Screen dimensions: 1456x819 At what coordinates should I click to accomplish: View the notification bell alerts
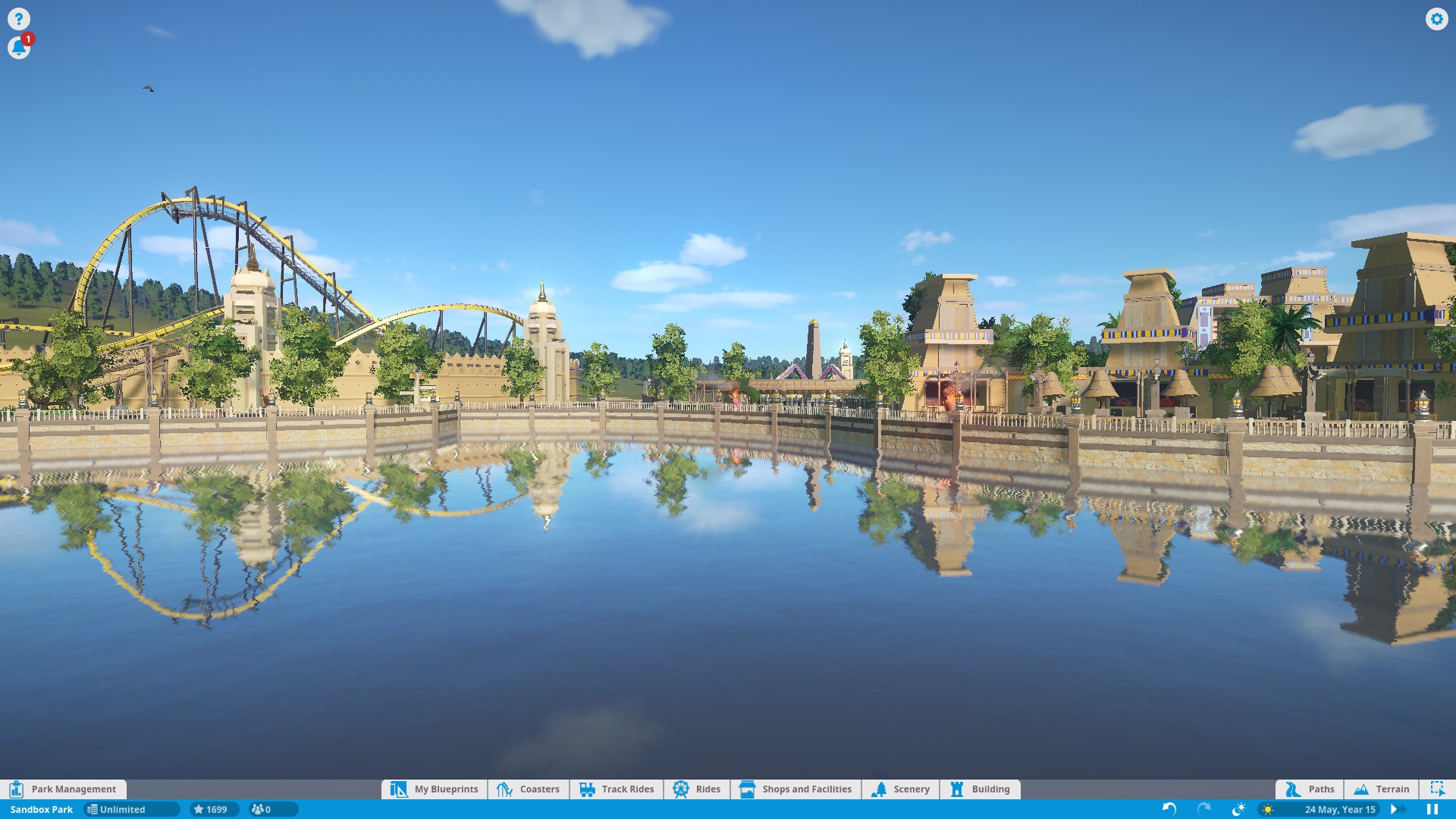tap(18, 48)
